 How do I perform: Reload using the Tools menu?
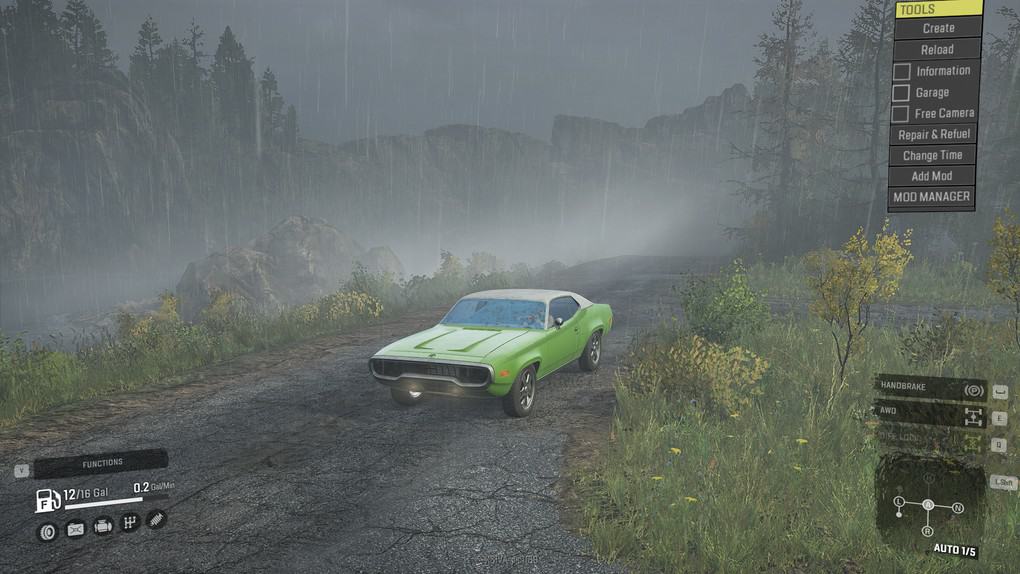click(x=937, y=49)
